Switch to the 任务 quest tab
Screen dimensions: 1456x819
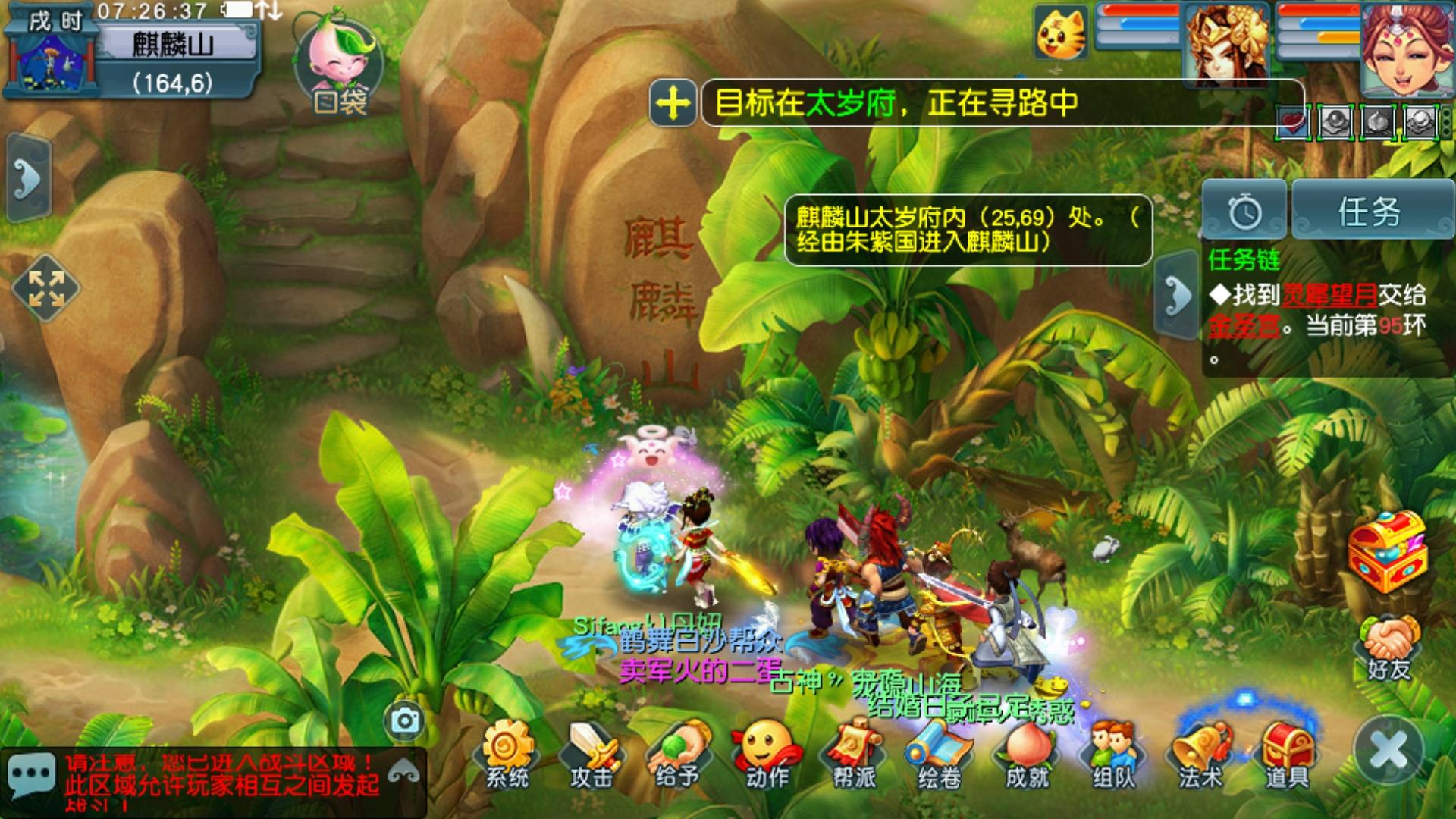click(1370, 212)
